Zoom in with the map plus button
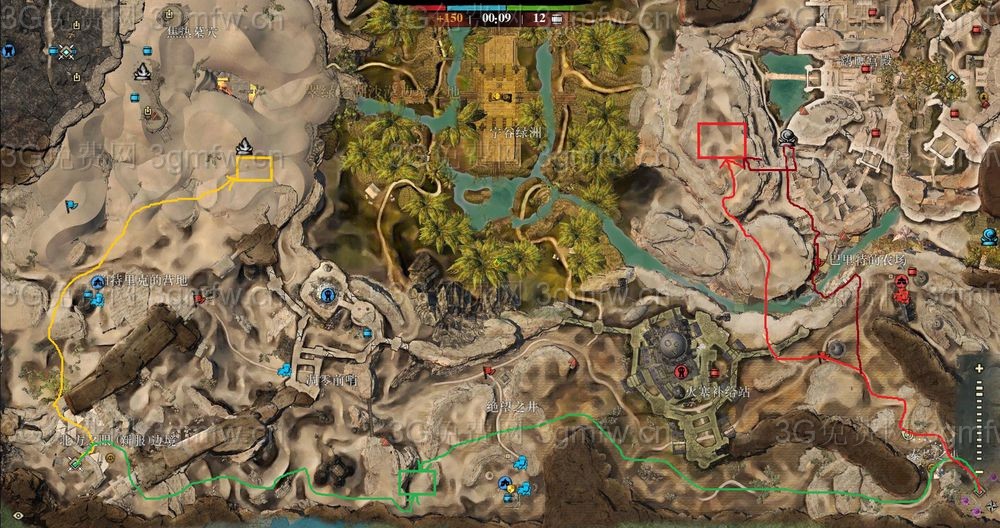Screen dimensions: 1000x528 [x=978, y=369]
